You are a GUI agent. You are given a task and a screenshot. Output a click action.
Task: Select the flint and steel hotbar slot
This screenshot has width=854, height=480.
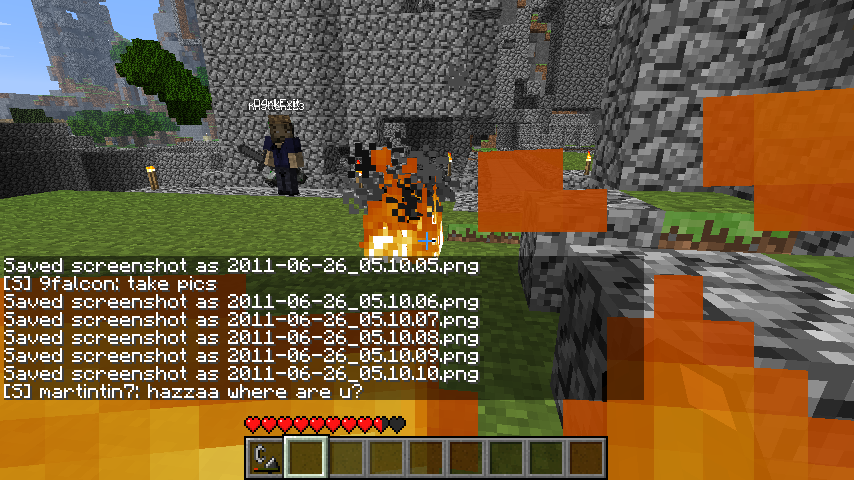(x=265, y=458)
